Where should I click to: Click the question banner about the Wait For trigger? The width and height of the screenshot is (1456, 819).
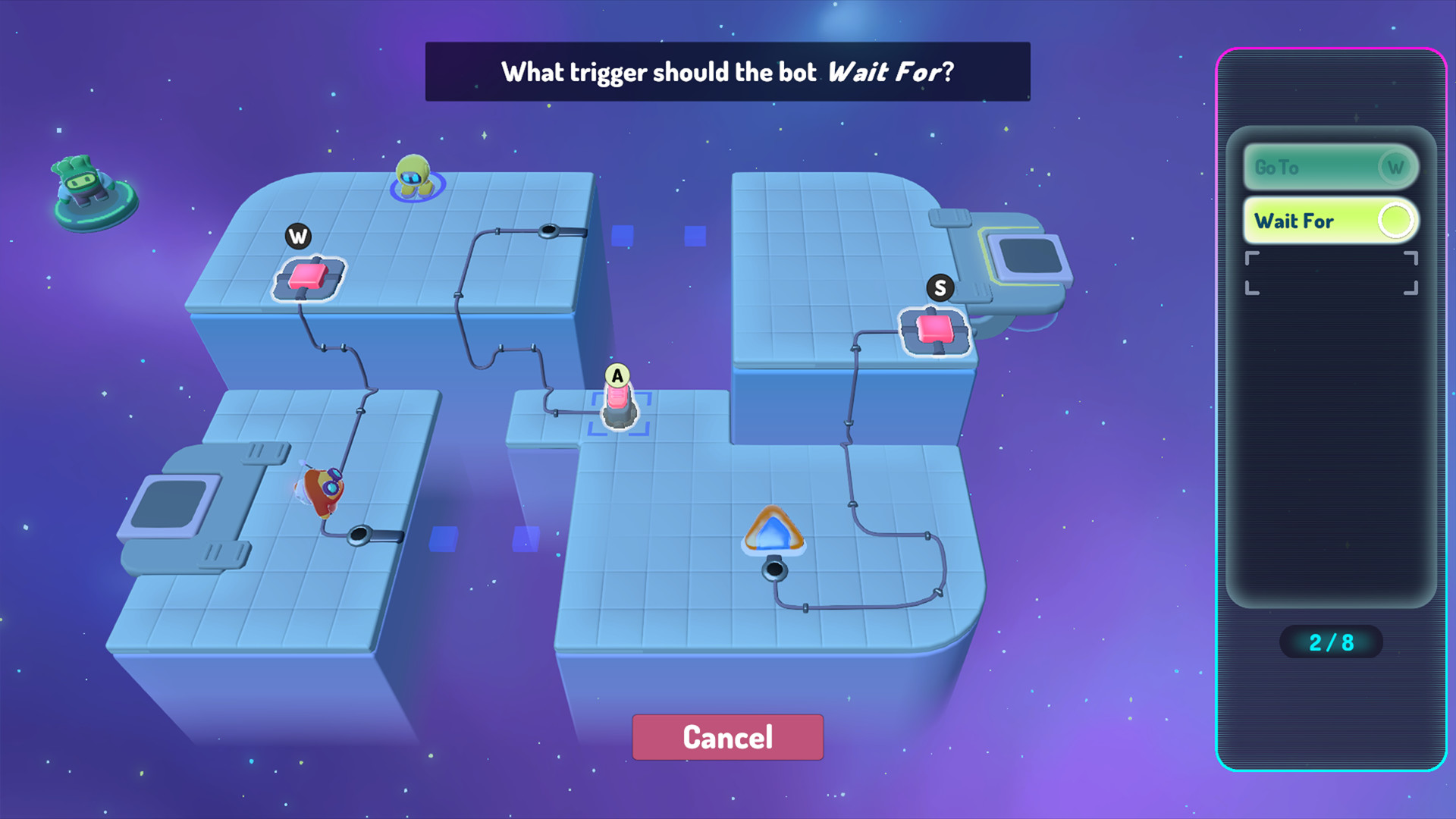tap(728, 72)
